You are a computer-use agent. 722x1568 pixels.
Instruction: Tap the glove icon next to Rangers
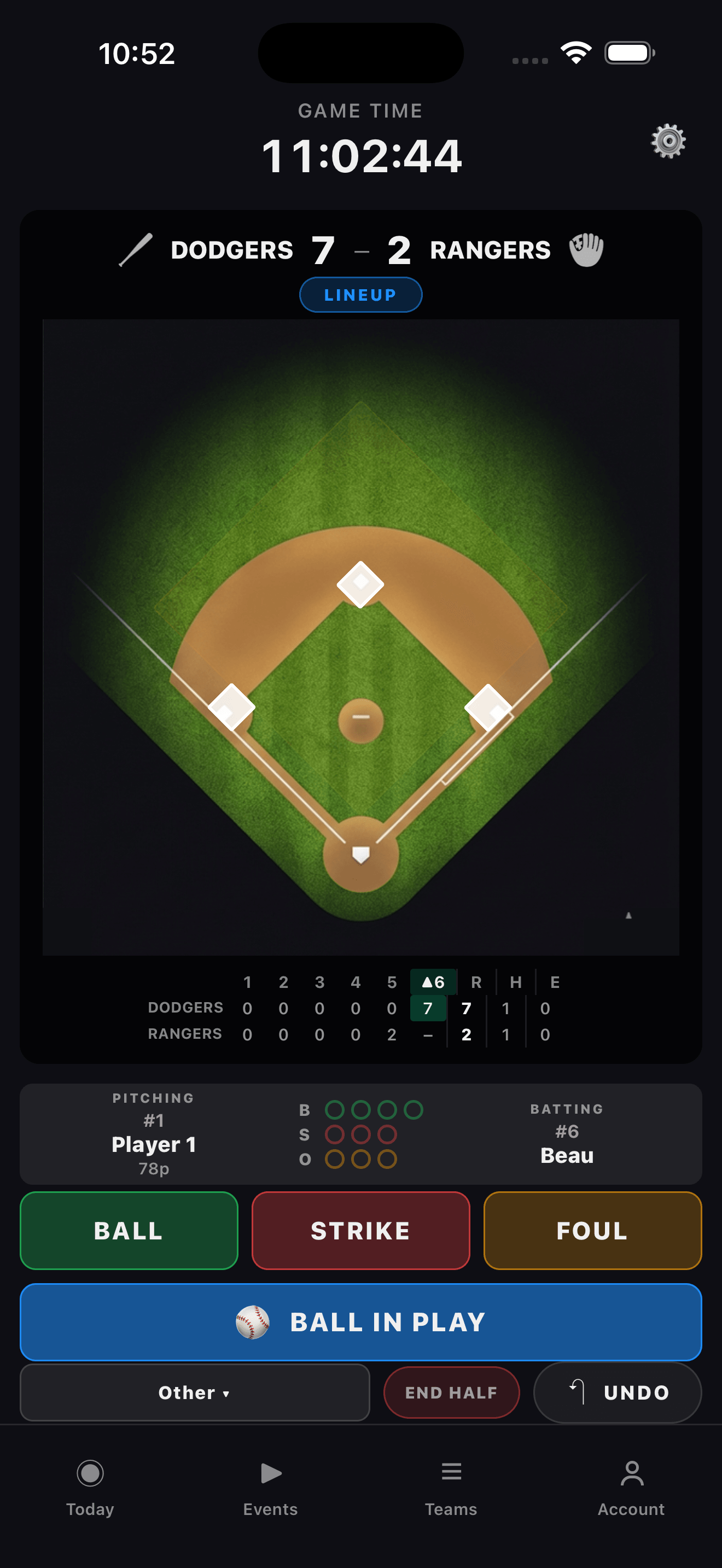pyautogui.click(x=586, y=249)
